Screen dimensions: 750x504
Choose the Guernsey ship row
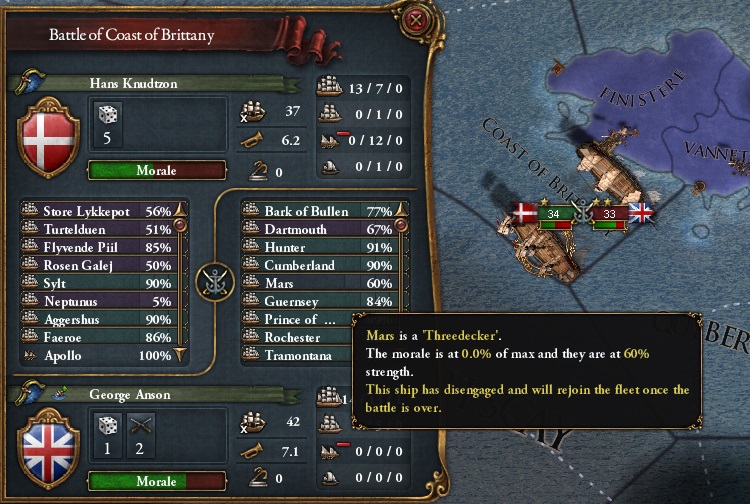(320, 302)
